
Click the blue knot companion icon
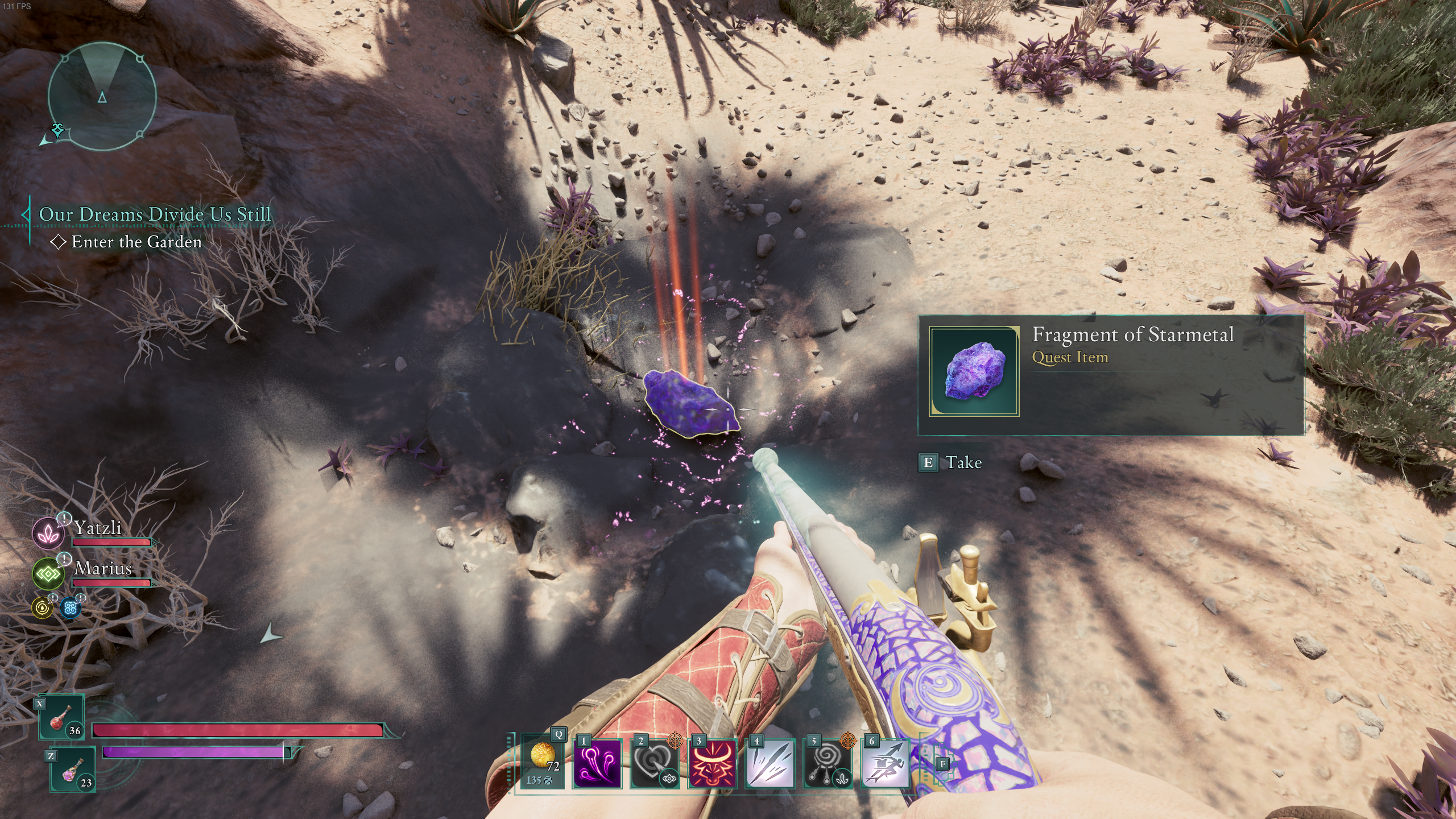[x=71, y=608]
